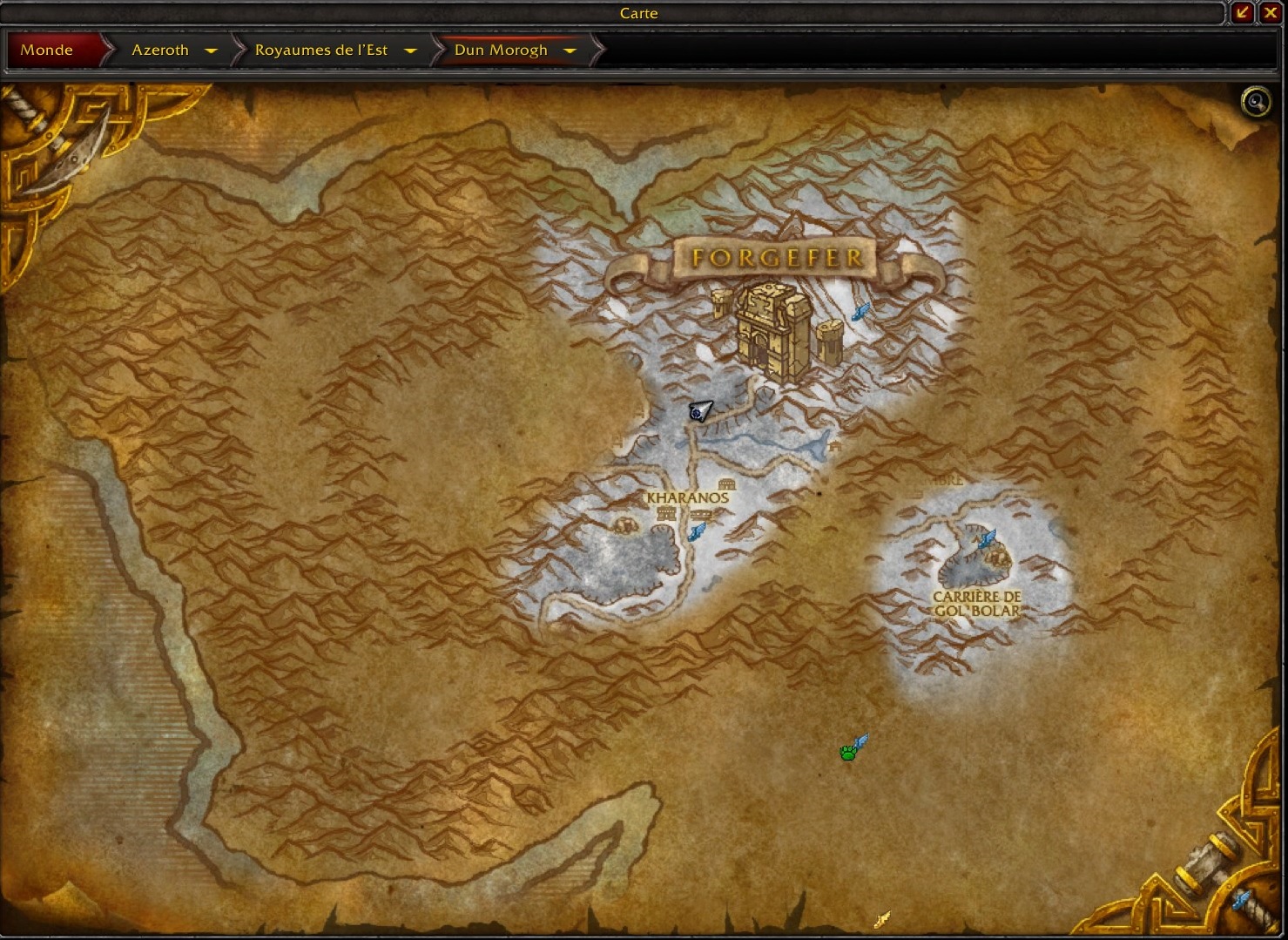1288x940 pixels.
Task: Switch to the Monde map view
Action: (x=48, y=50)
